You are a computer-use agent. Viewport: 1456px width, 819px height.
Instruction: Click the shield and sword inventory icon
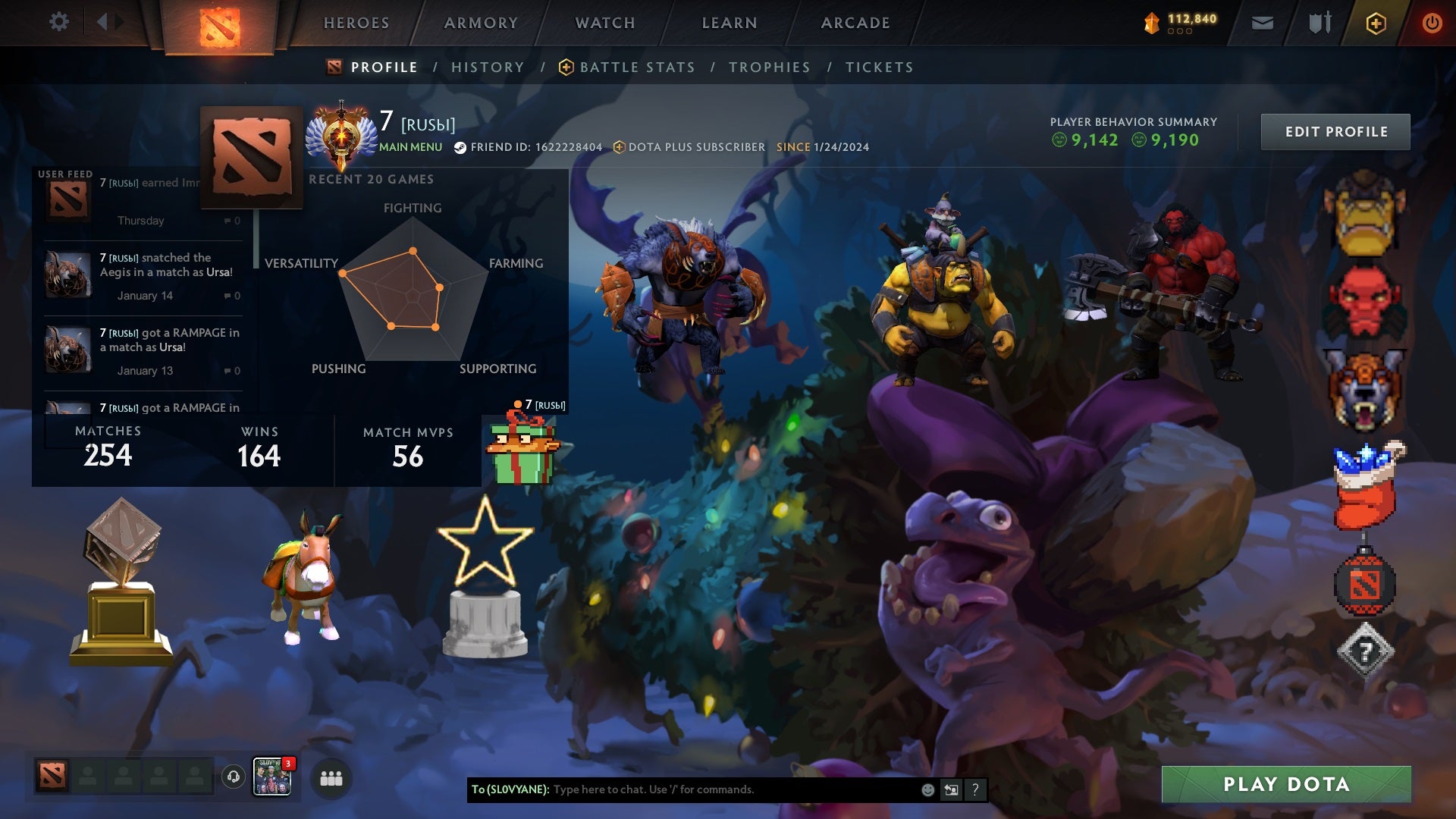coord(1319,22)
